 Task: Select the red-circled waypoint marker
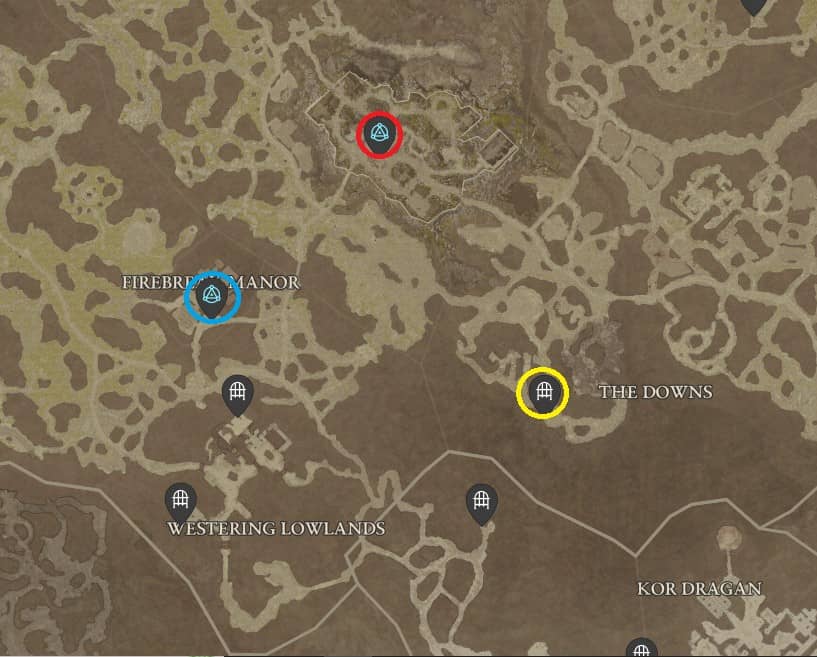click(x=379, y=134)
